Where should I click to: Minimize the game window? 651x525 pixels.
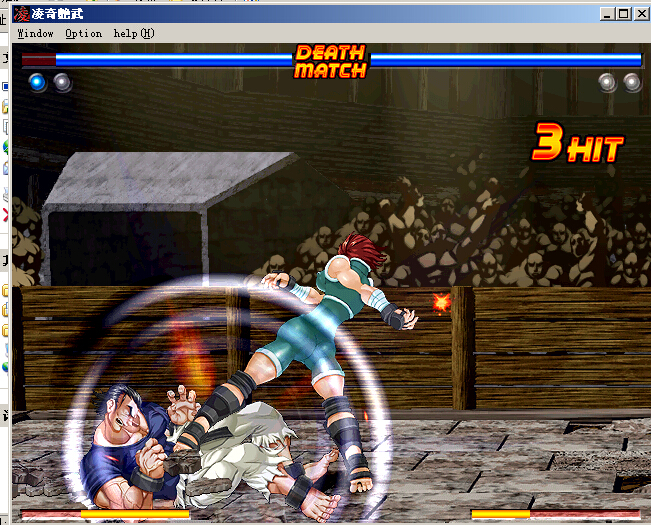coord(608,14)
